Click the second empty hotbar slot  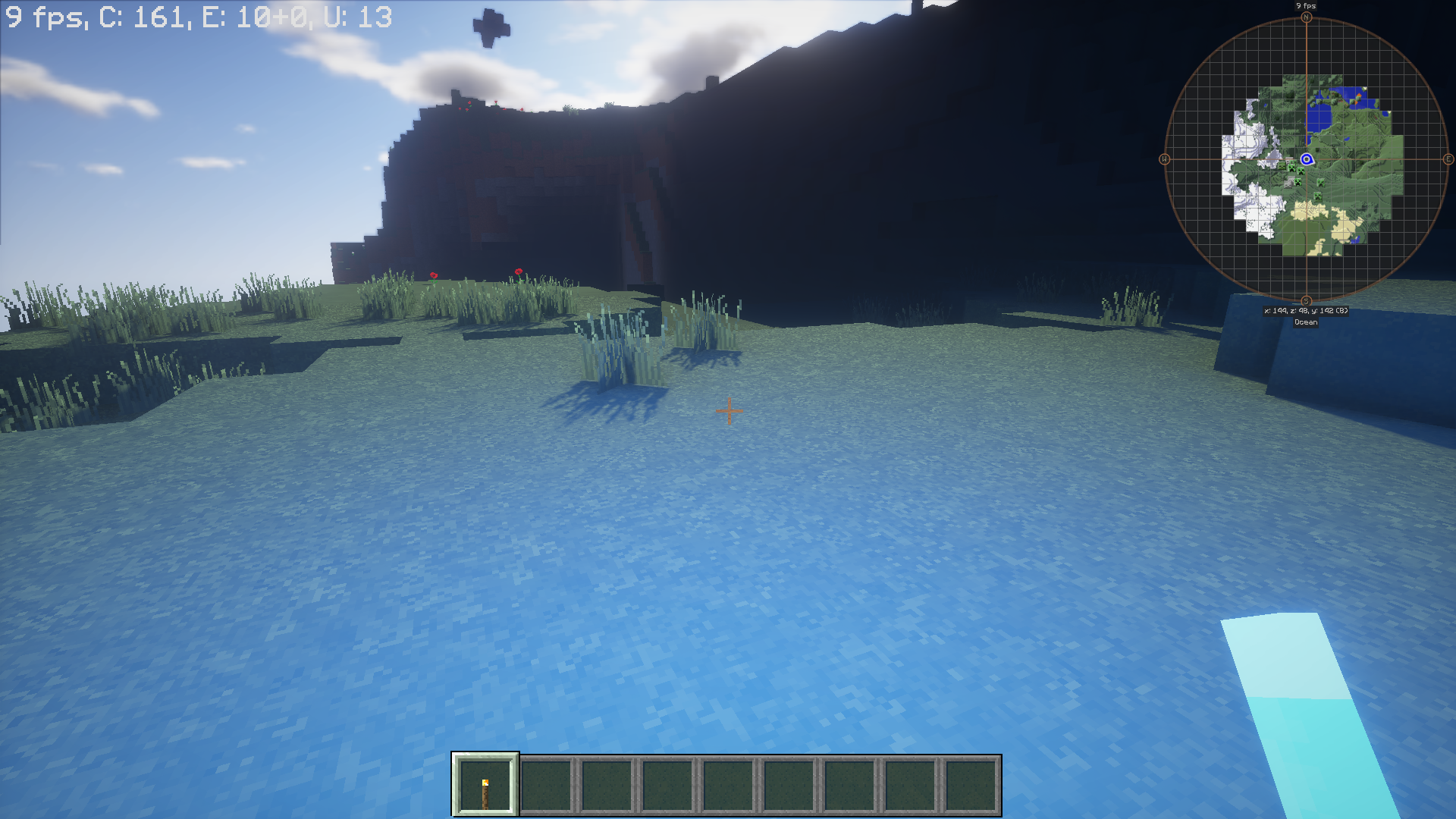click(547, 785)
